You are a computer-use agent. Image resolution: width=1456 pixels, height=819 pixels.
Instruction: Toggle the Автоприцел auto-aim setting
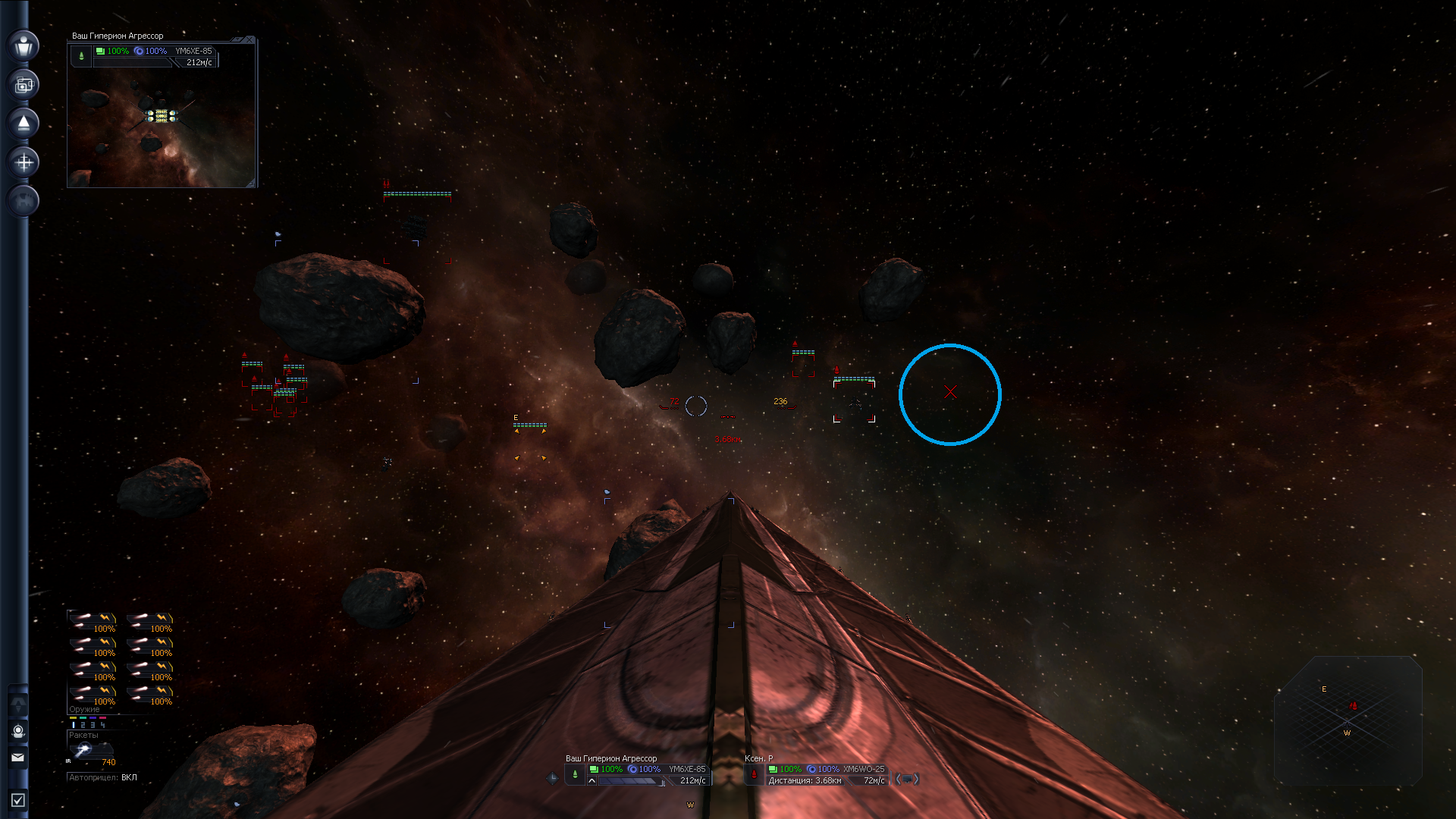click(103, 777)
